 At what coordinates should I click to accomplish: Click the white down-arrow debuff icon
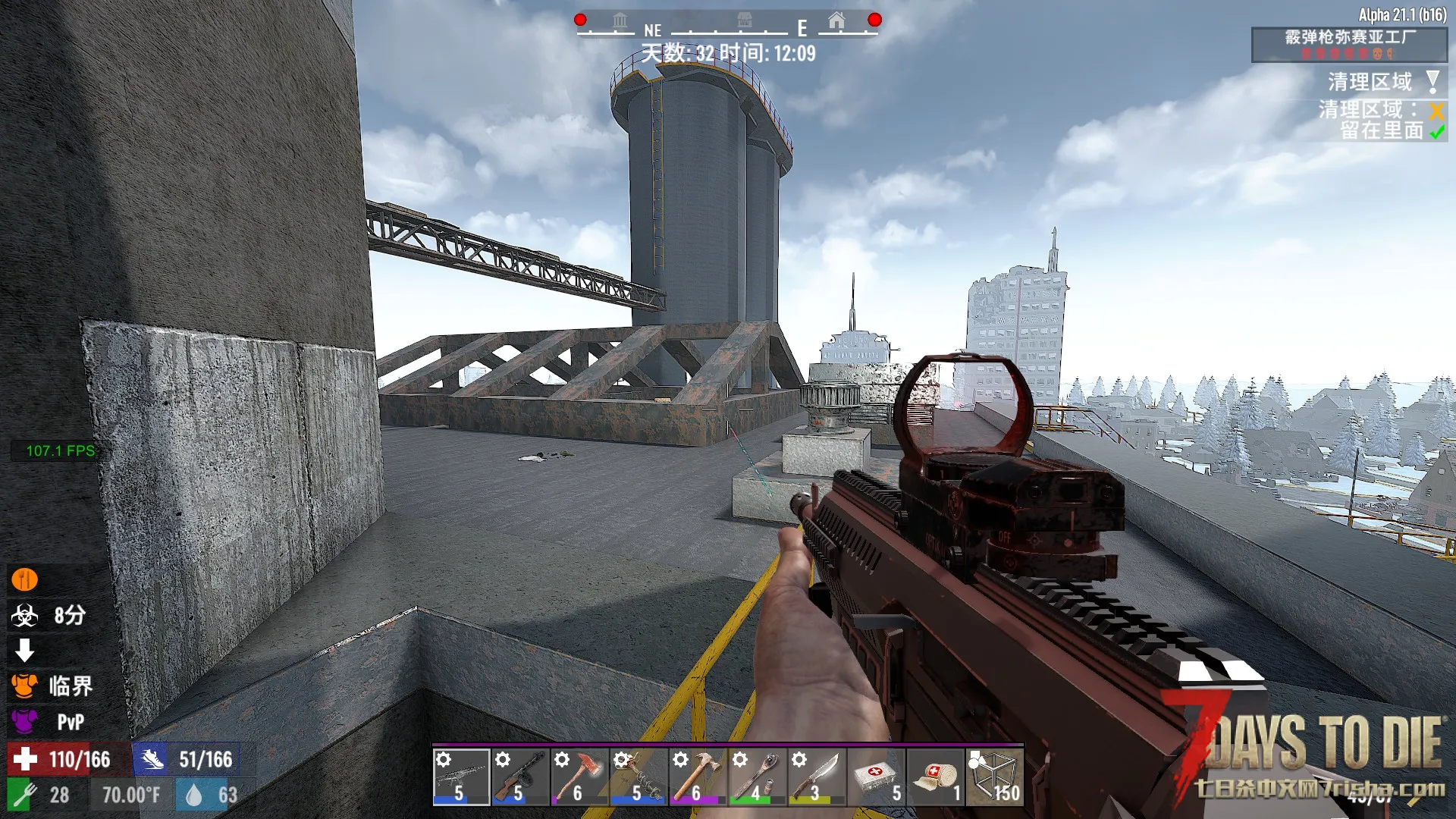tap(24, 651)
